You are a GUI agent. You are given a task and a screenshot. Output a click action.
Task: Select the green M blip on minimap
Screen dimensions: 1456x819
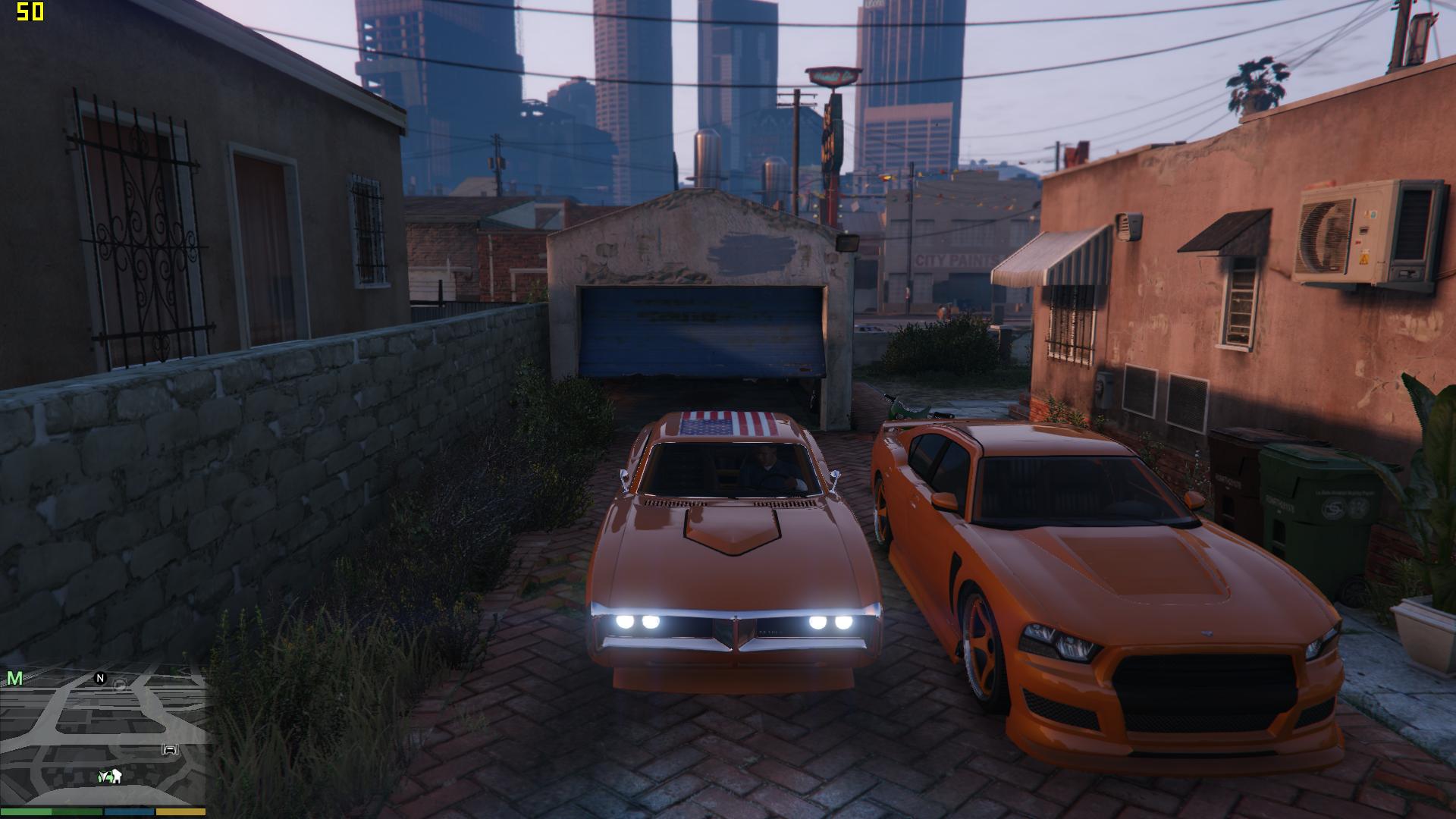14,679
